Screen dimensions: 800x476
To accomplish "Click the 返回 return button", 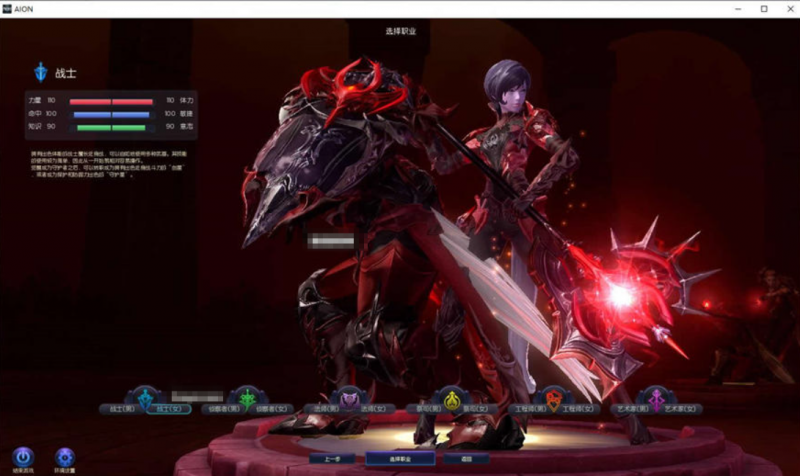I will coord(468,458).
